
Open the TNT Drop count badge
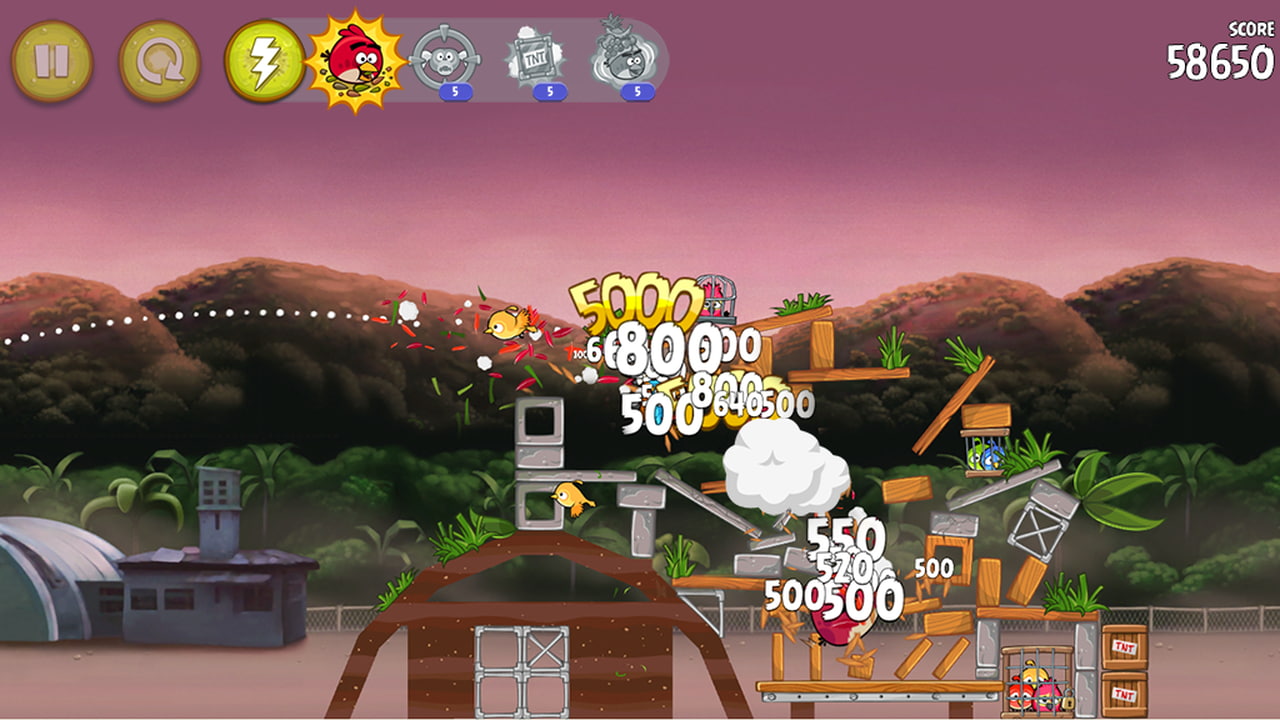pyautogui.click(x=548, y=89)
